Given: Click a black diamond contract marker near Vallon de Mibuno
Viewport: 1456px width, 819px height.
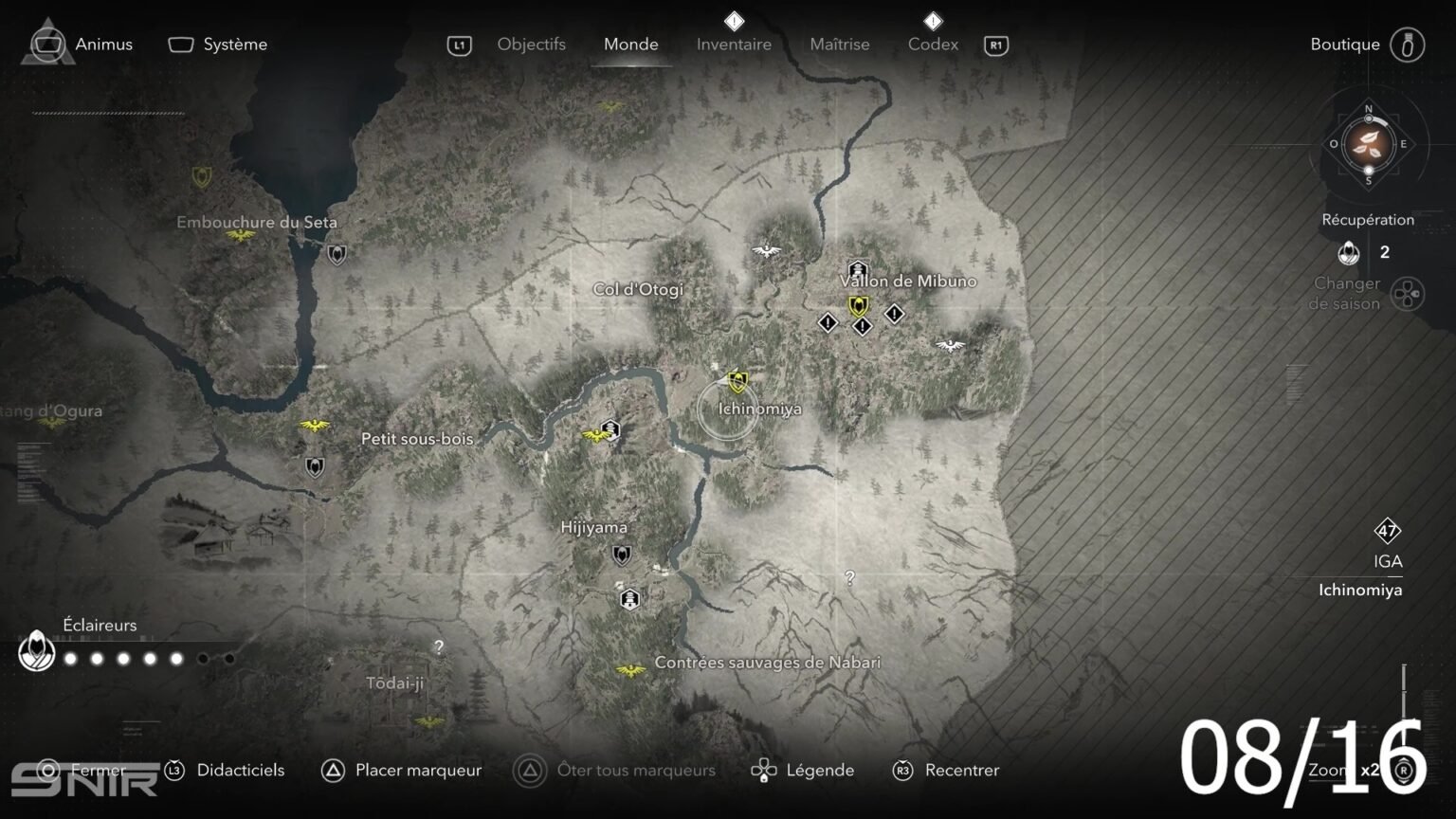Looking at the screenshot, I should (826, 324).
